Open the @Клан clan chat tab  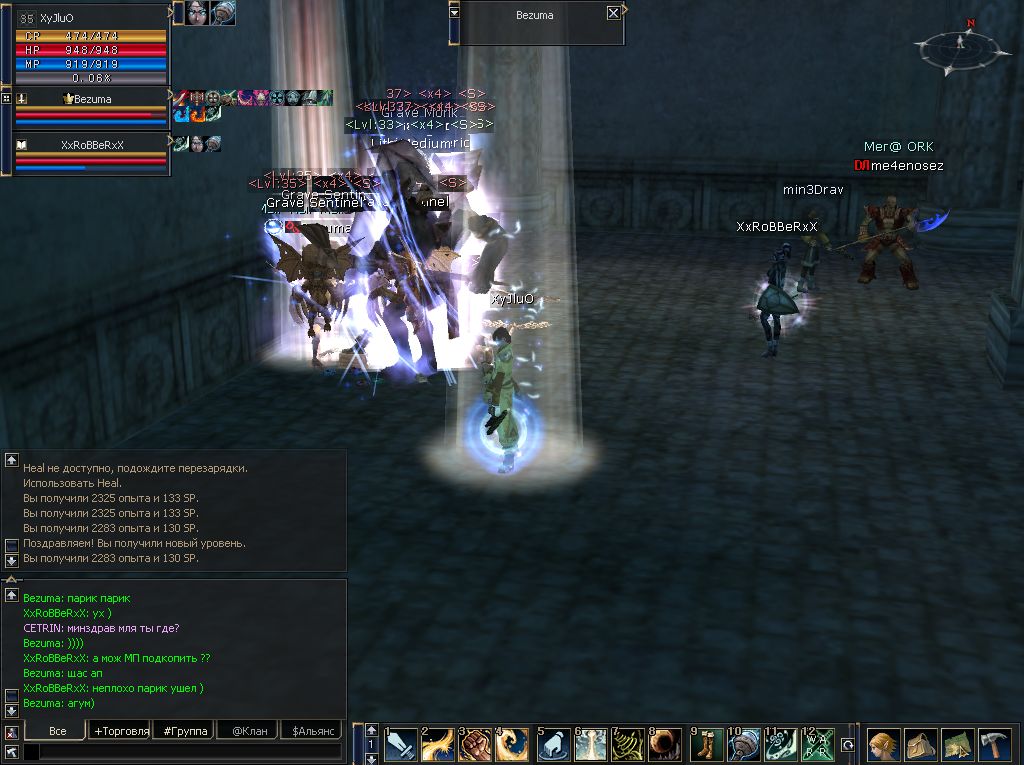click(249, 731)
